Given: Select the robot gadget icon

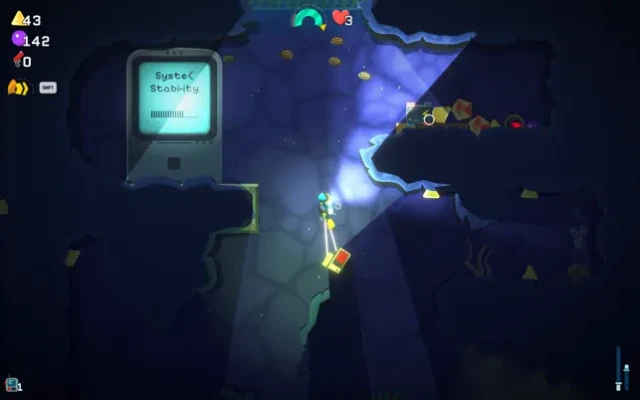Looking at the screenshot, I should click(11, 383).
